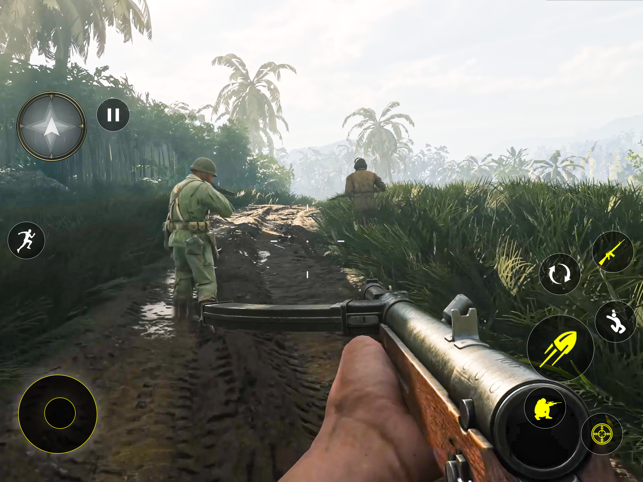Viewport: 643px width, 482px height.
Task: Toggle crouch with the kneeling soldier icon
Action: tap(545, 408)
